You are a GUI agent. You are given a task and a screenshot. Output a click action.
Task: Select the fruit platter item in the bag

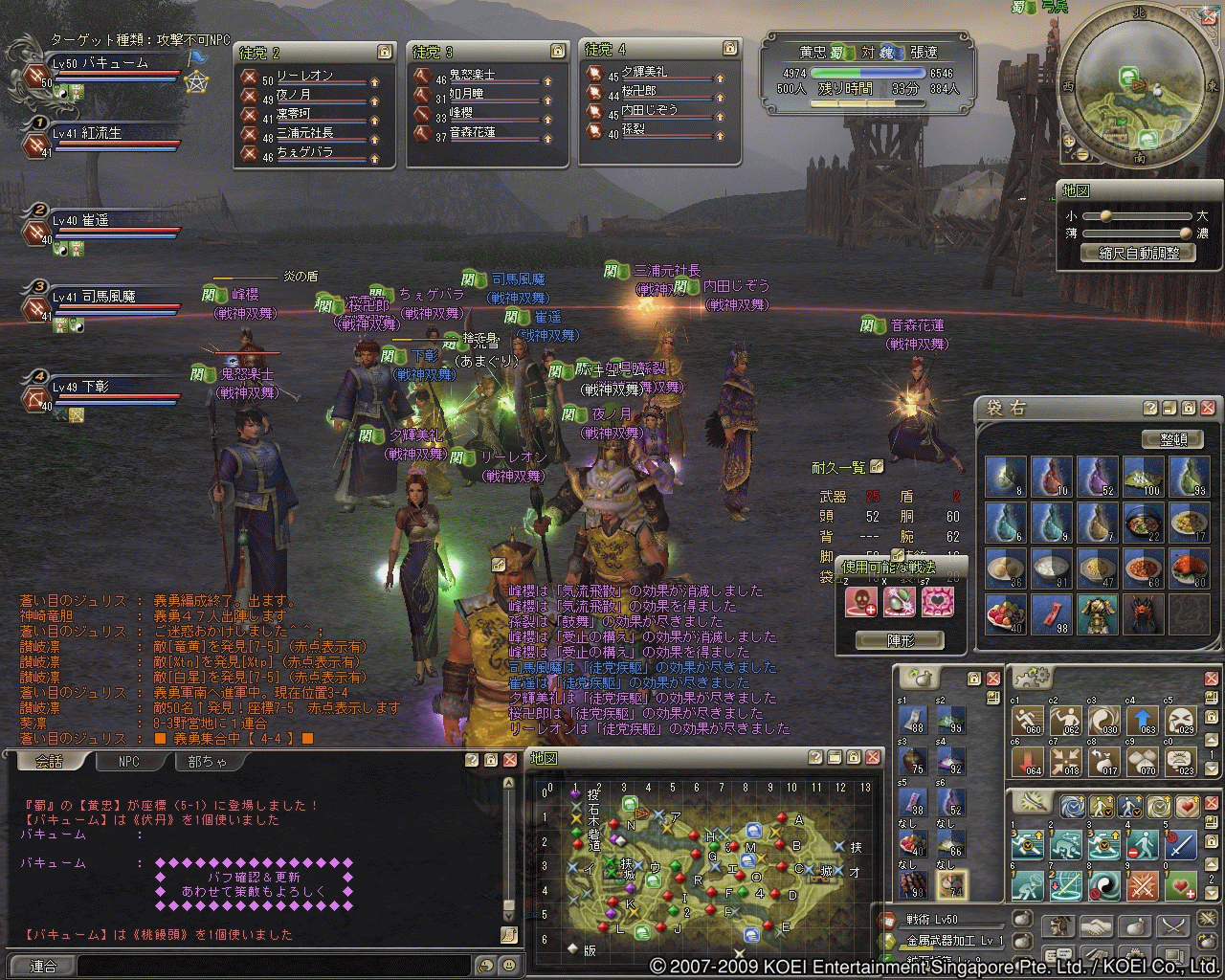[1004, 614]
